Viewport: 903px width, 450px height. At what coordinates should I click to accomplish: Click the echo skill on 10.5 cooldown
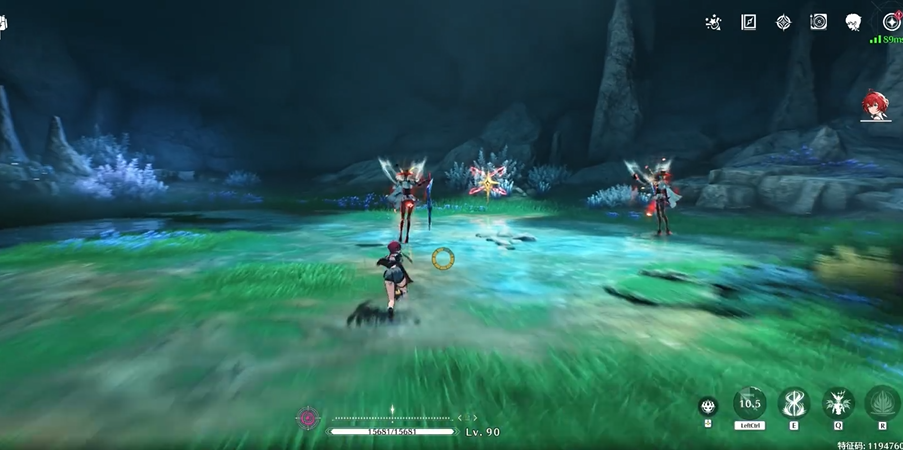[750, 403]
